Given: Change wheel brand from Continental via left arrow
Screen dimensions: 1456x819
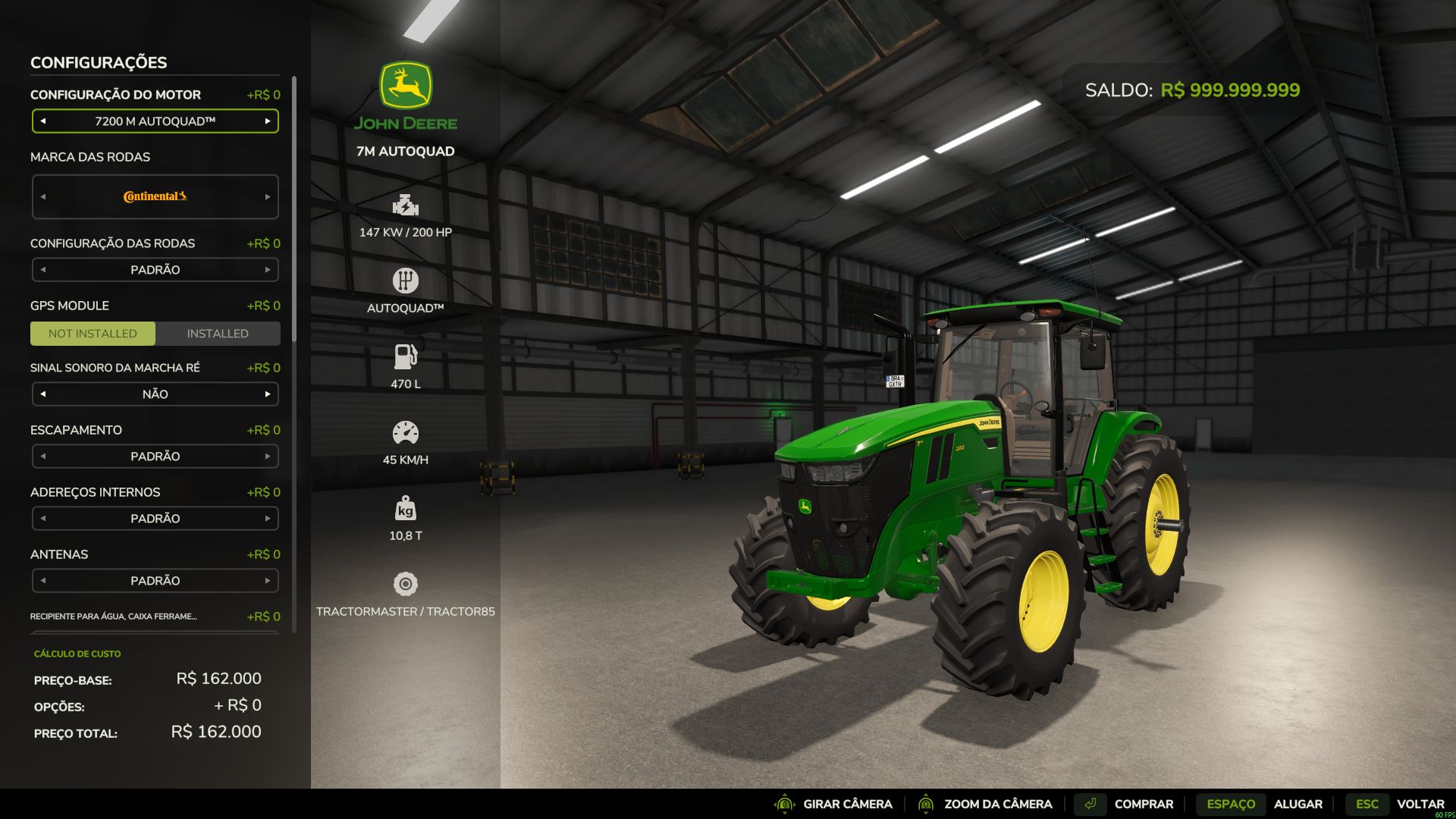Looking at the screenshot, I should click(43, 196).
